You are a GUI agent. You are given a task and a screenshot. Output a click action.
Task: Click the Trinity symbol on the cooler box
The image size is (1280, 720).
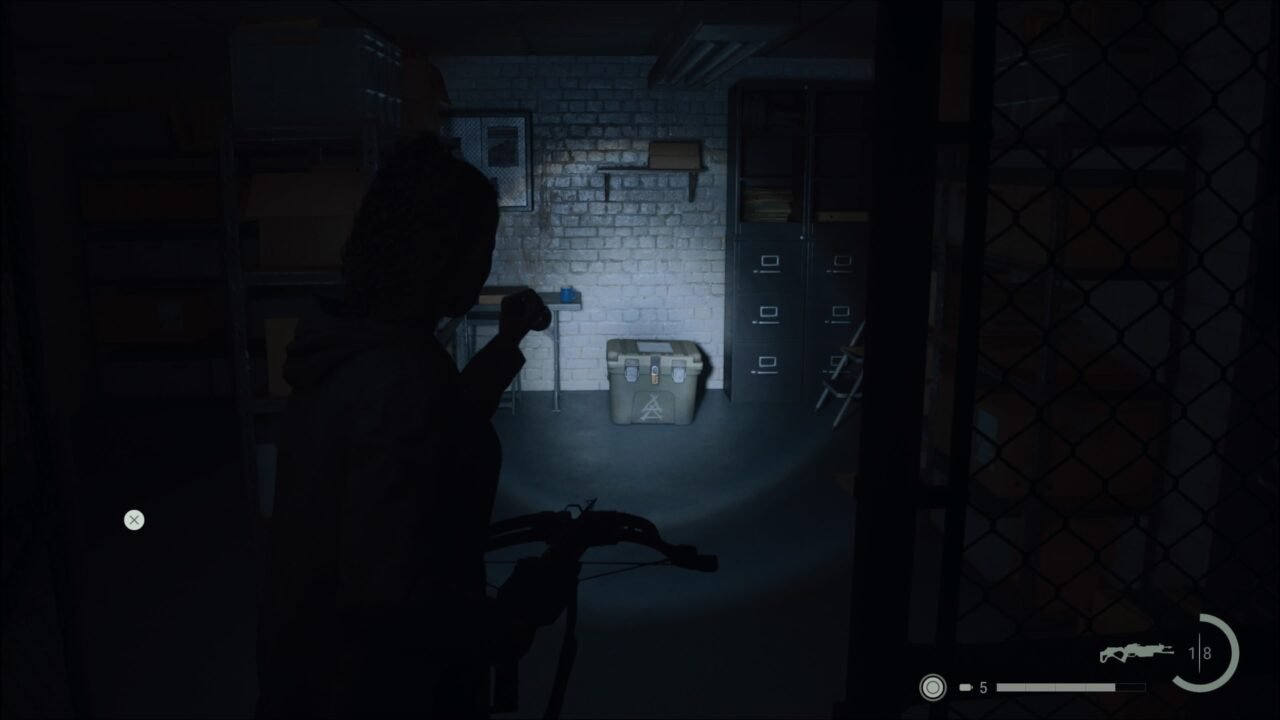pyautogui.click(x=651, y=405)
